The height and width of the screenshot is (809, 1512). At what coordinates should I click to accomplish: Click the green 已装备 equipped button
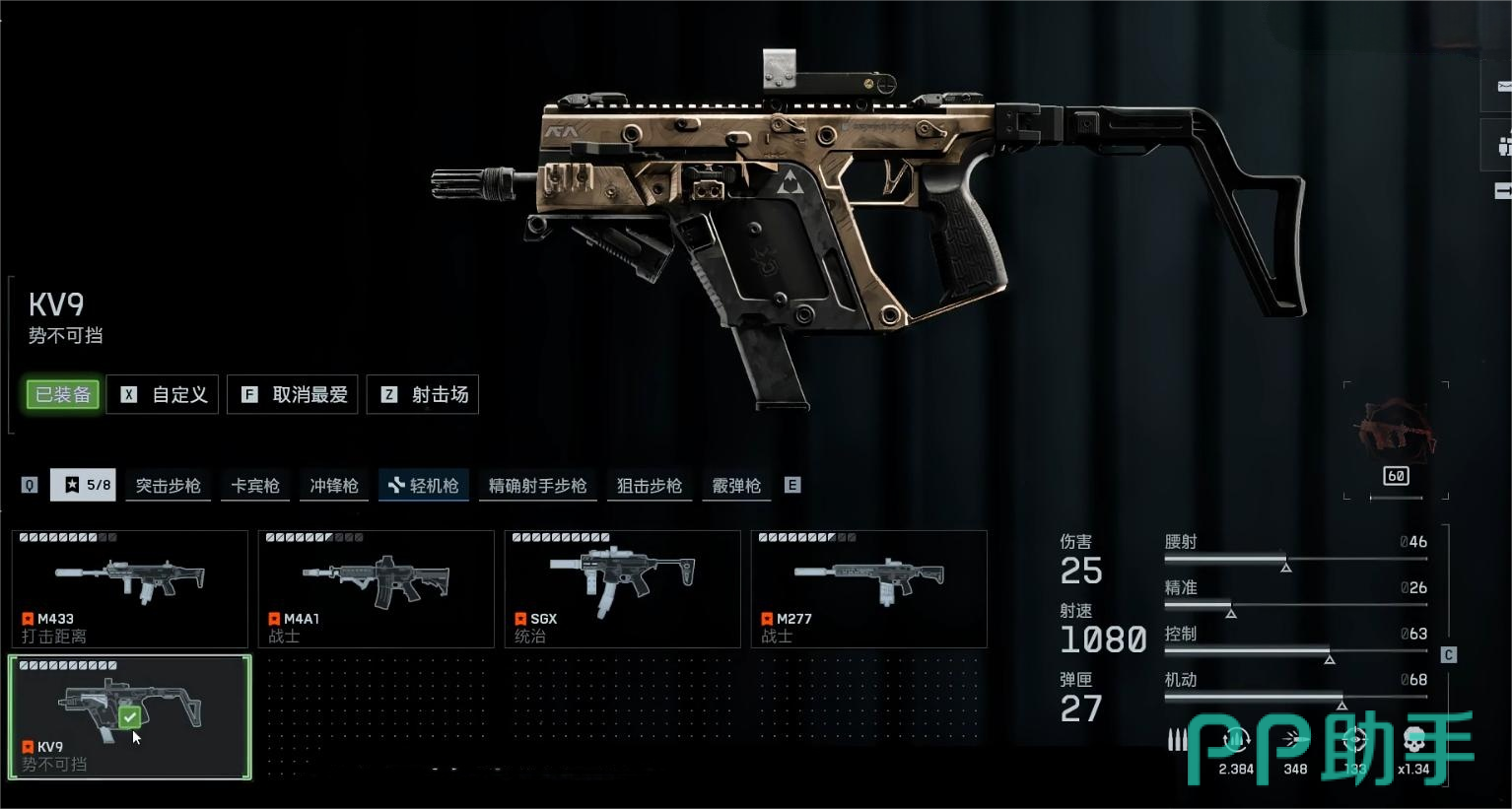pyautogui.click(x=63, y=394)
